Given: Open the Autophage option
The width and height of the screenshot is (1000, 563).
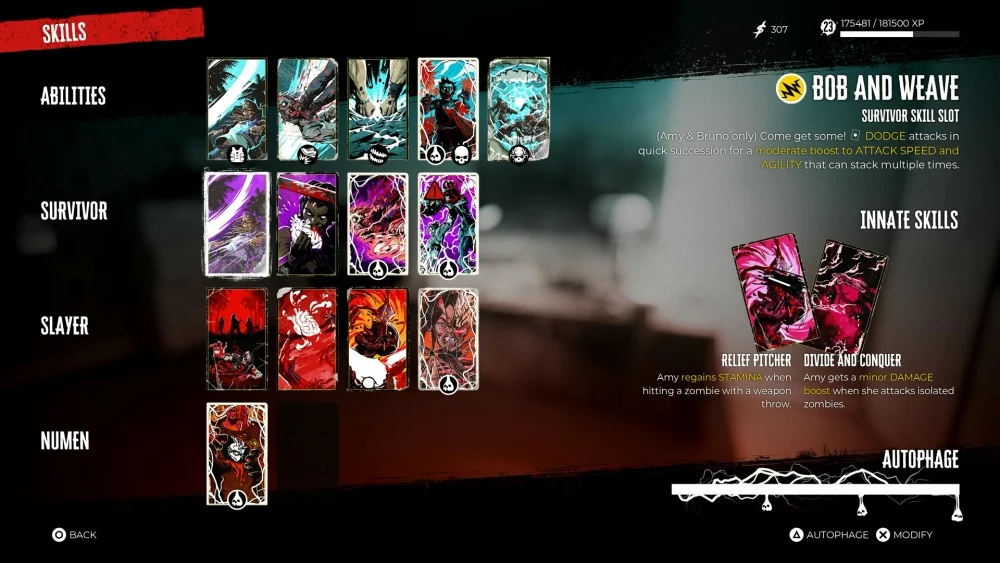Looking at the screenshot, I should 828,535.
